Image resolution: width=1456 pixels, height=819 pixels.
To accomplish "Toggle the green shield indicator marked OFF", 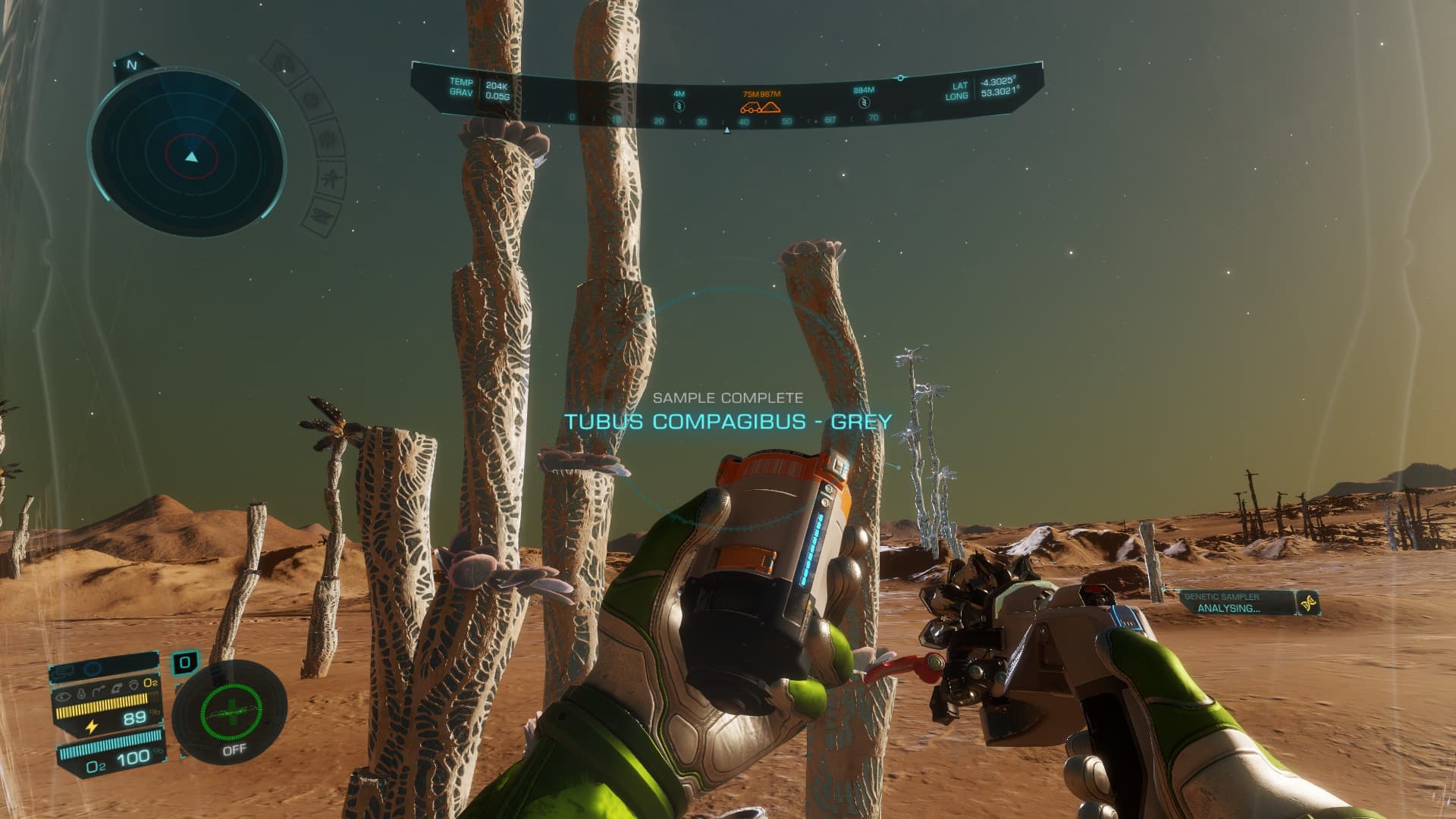I will (x=231, y=713).
